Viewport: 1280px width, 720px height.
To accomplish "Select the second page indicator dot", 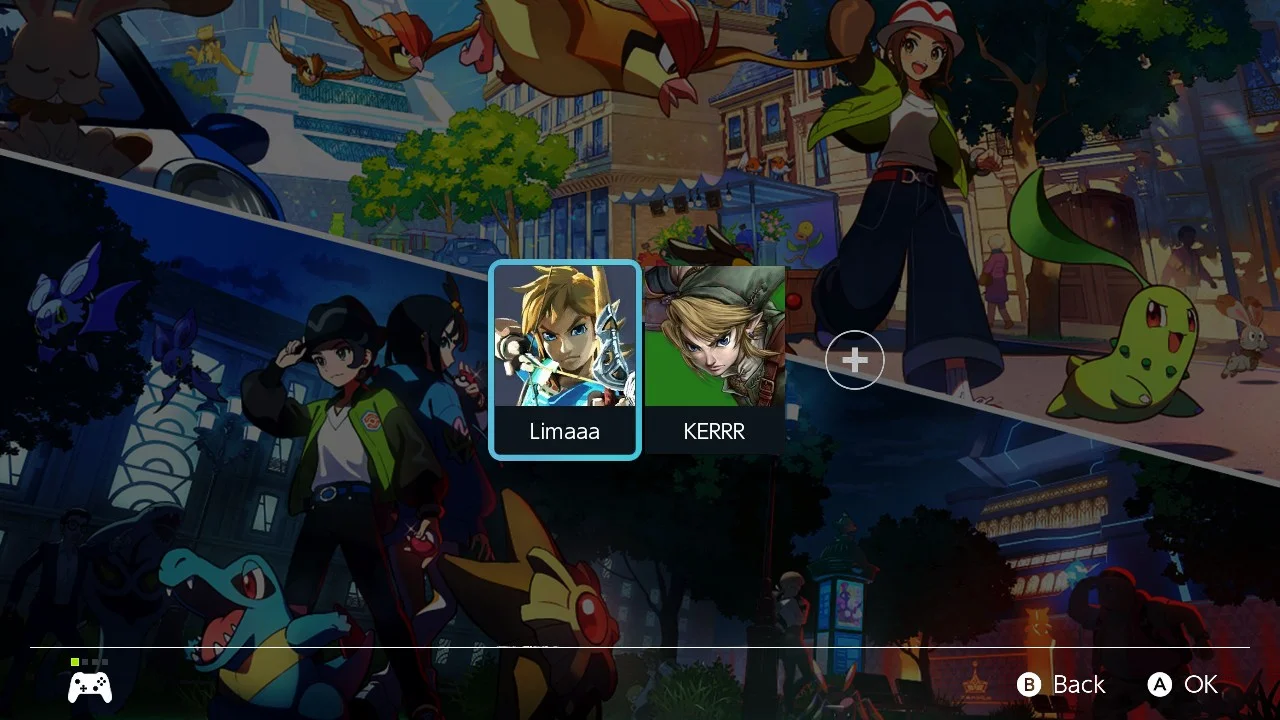I will click(85, 662).
